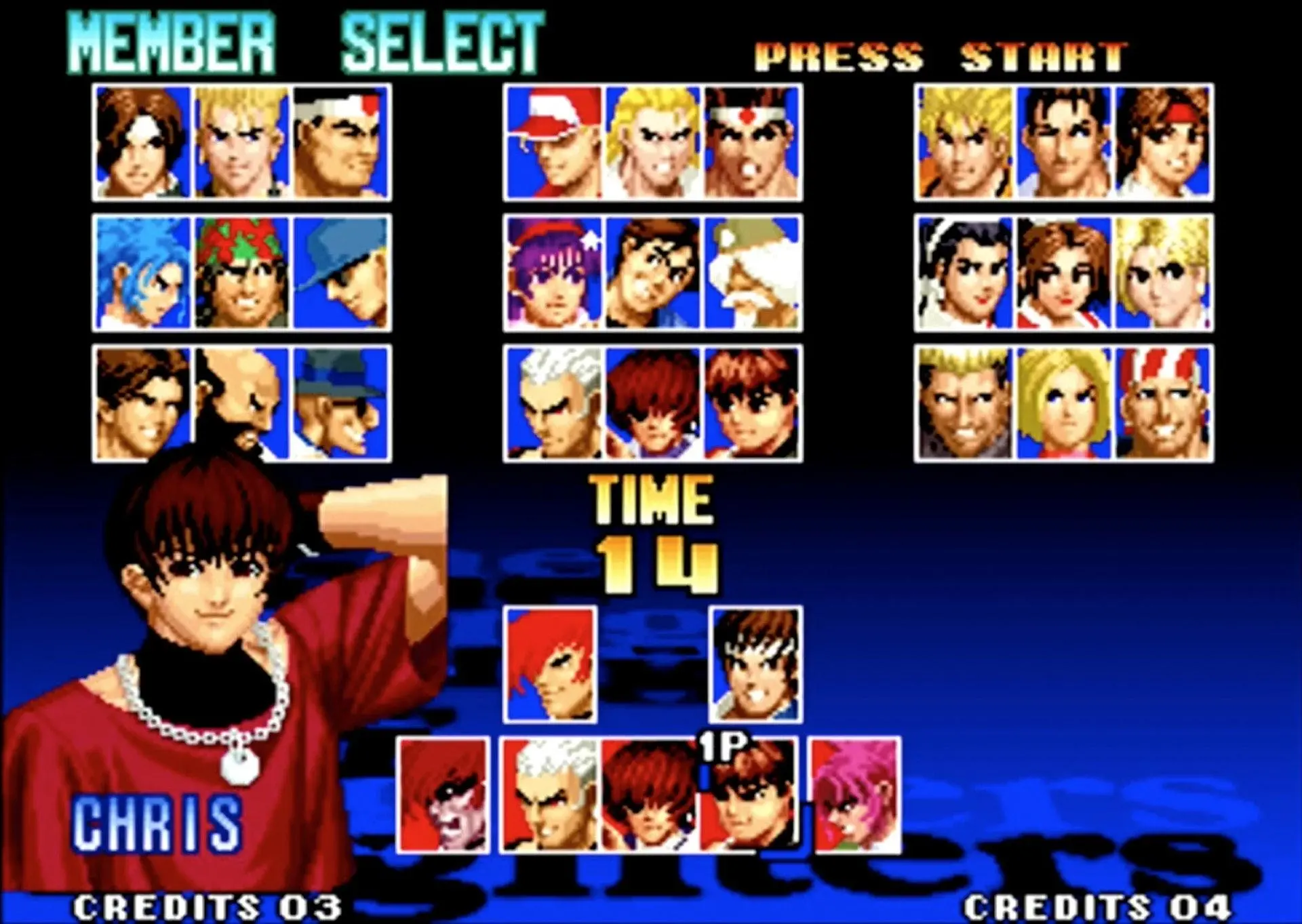Choose Yamazaki's grinning portrait

pos(964,403)
